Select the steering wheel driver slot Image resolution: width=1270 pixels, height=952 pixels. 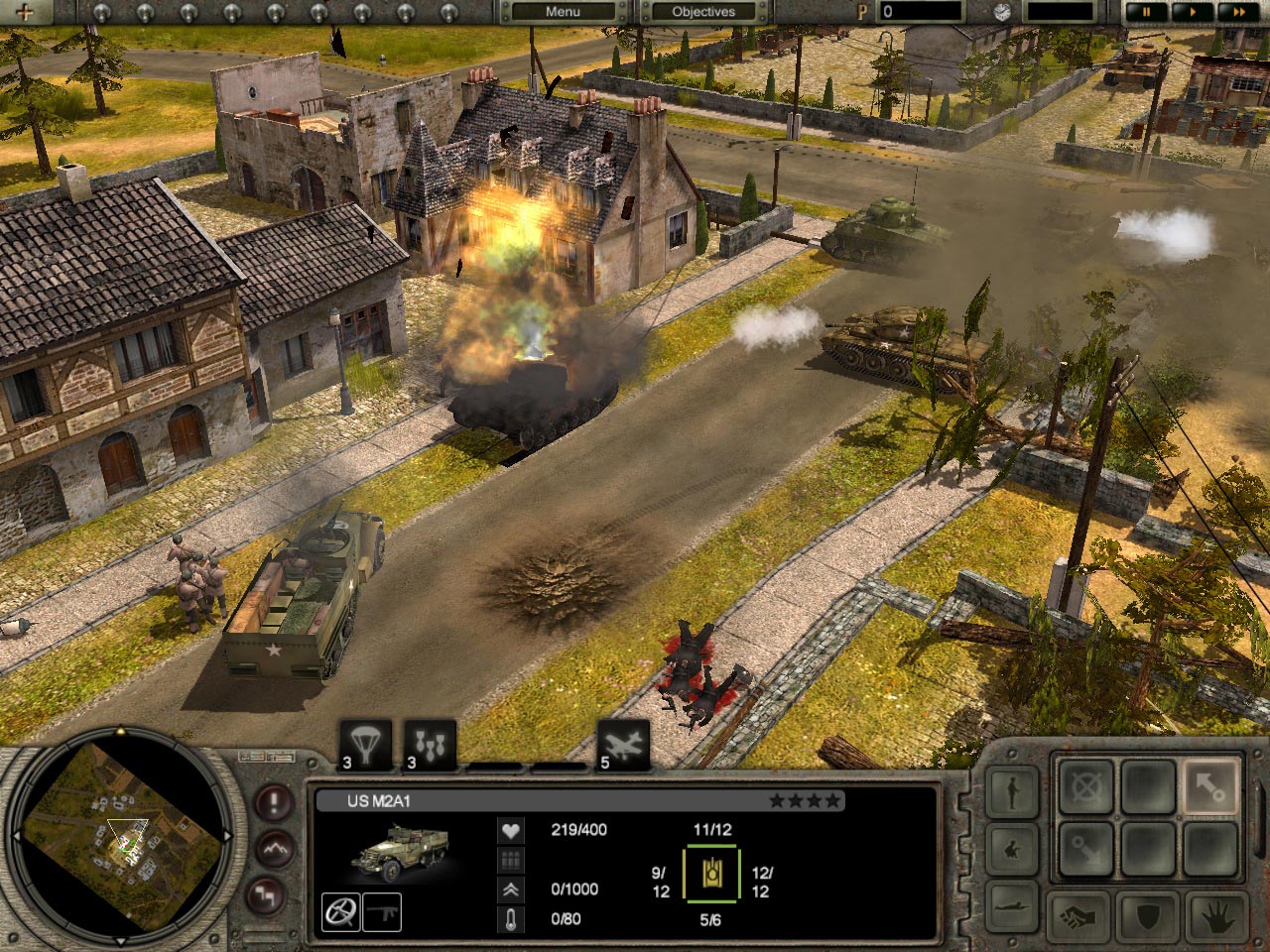click(340, 911)
